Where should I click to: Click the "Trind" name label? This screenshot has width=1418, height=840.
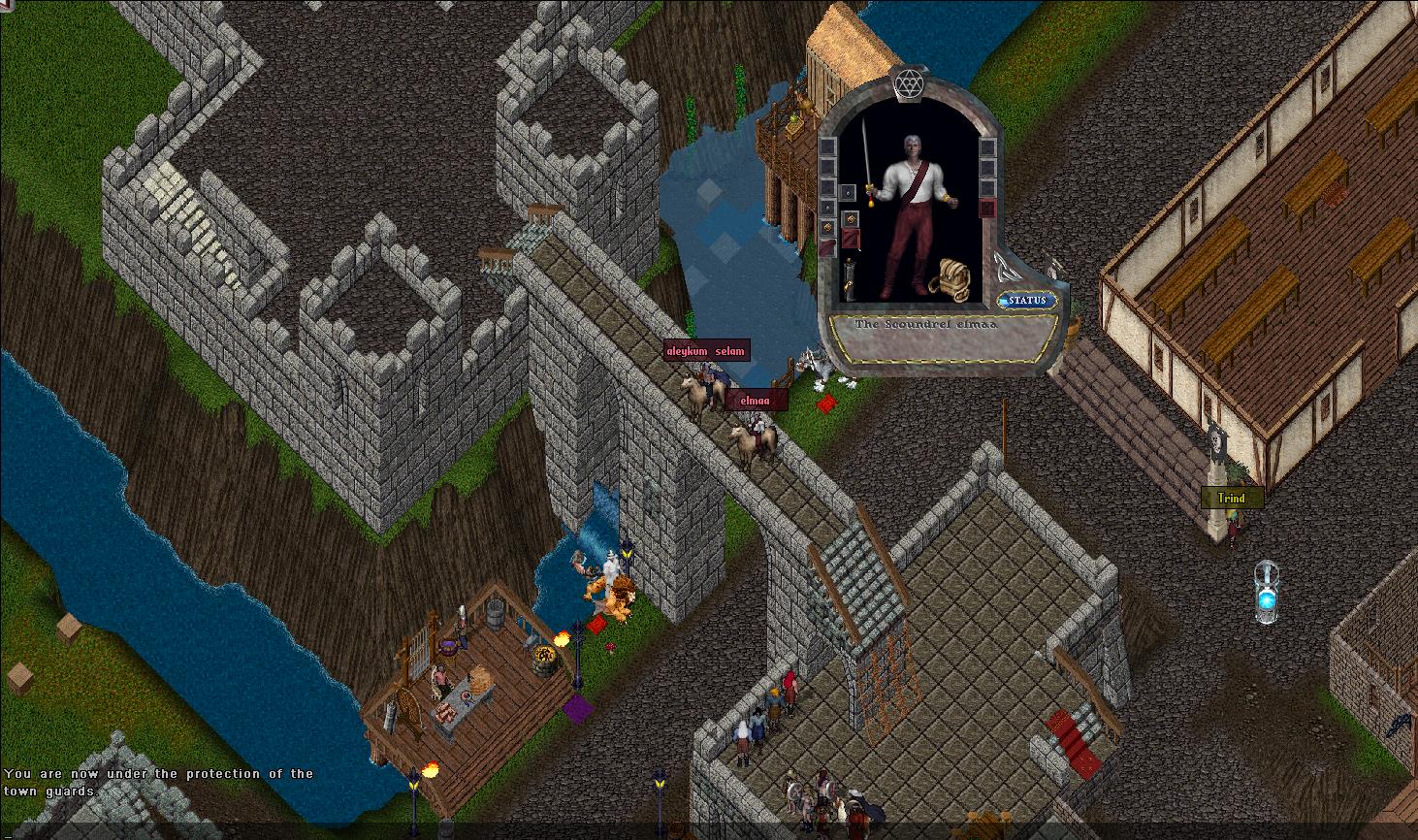(1232, 499)
